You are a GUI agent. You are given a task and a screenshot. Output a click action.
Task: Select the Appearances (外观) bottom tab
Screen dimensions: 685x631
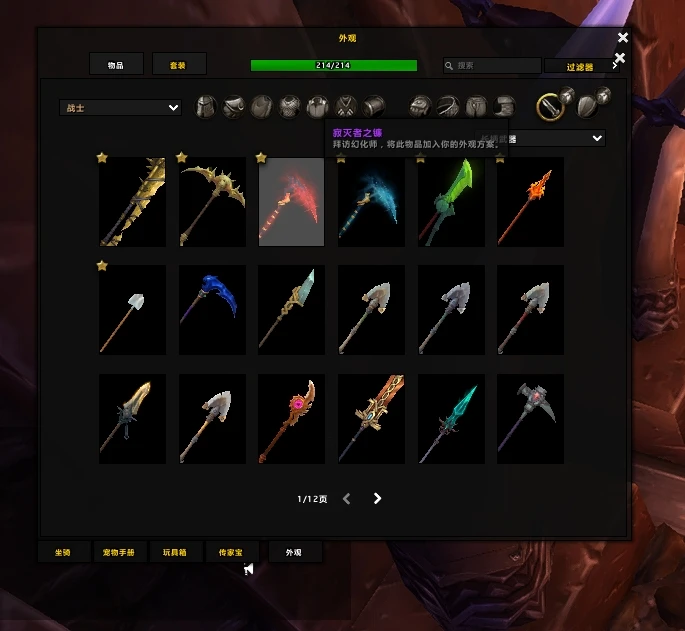pyautogui.click(x=294, y=552)
